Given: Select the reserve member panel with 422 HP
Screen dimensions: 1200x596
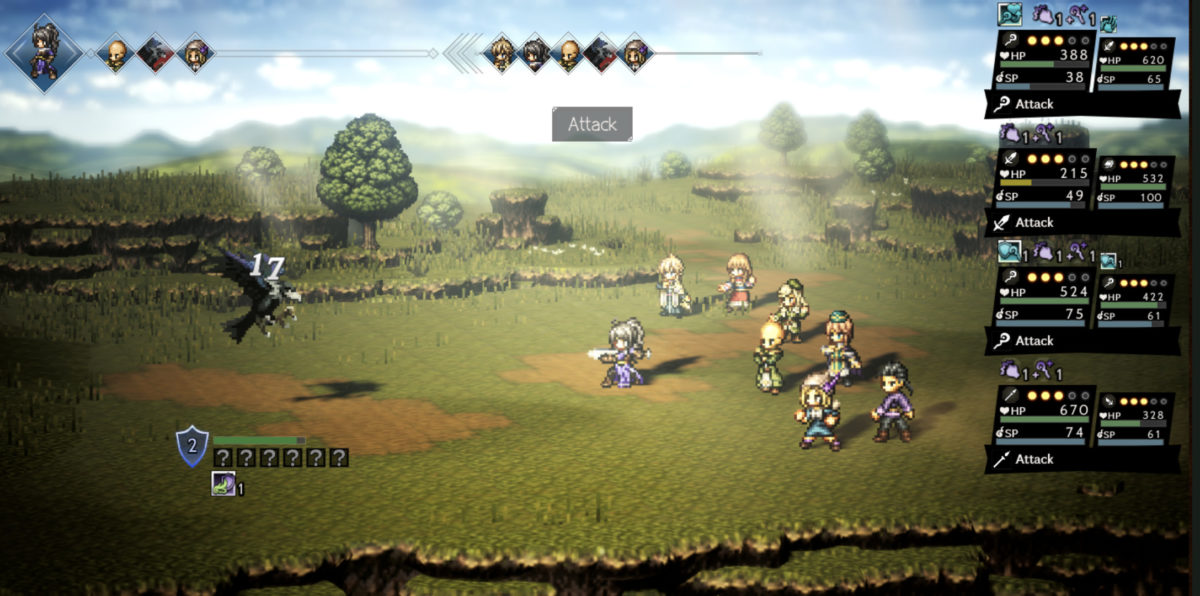Looking at the screenshot, I should [x=1133, y=299].
